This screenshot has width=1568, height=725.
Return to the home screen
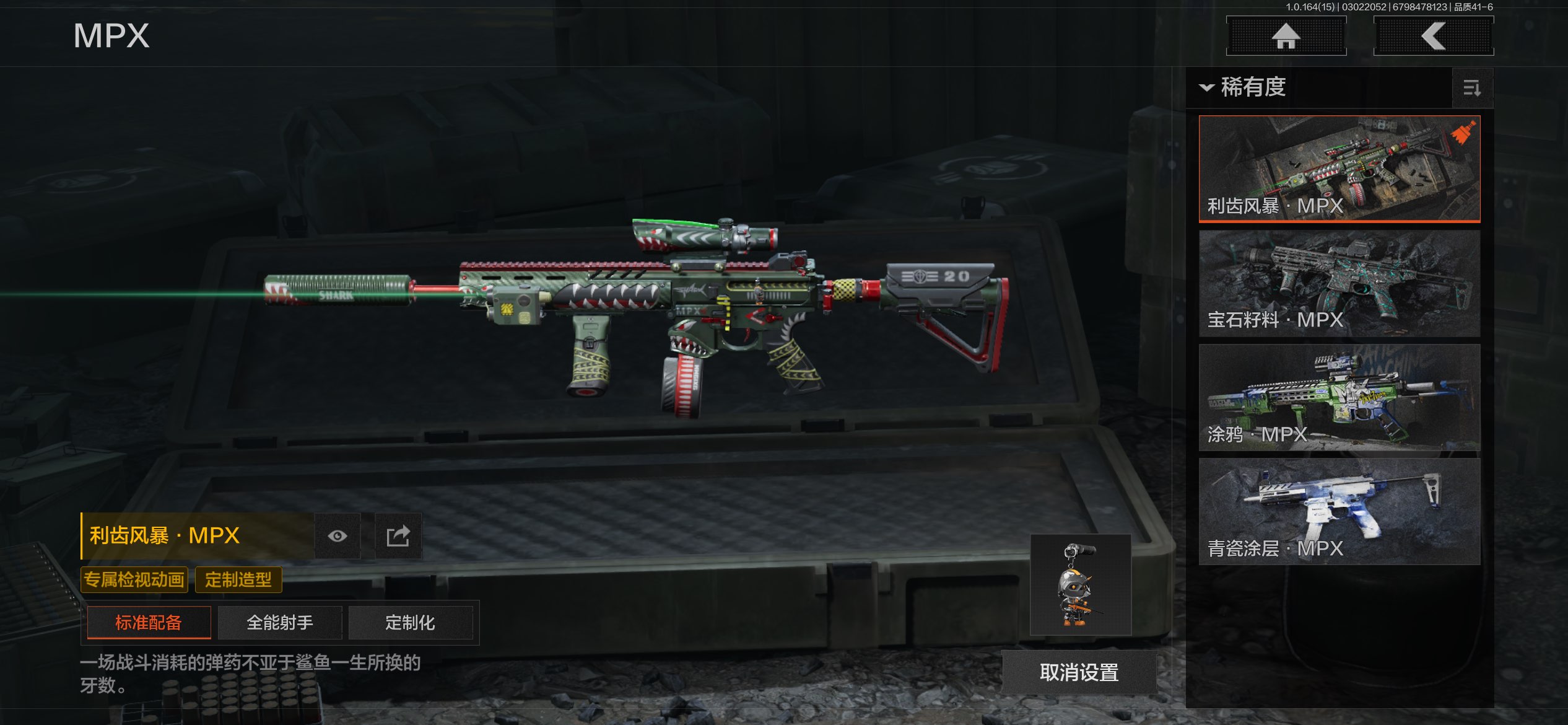1286,36
